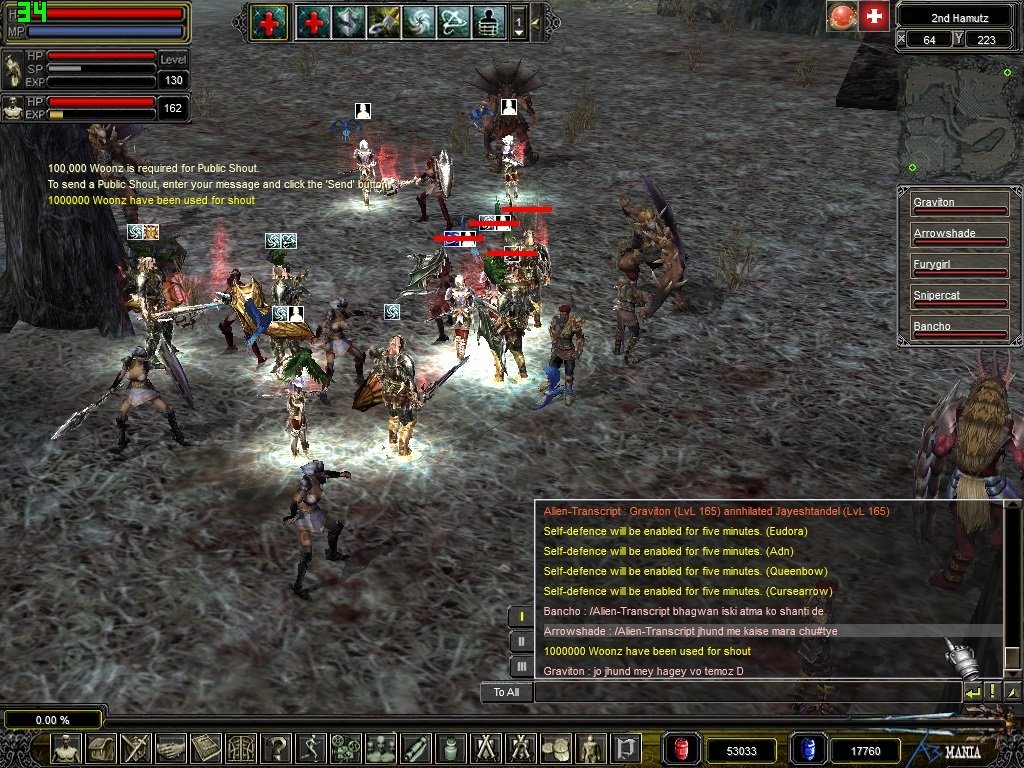Open the handshake trade button
This screenshot has height=768, width=1024.
(171, 748)
